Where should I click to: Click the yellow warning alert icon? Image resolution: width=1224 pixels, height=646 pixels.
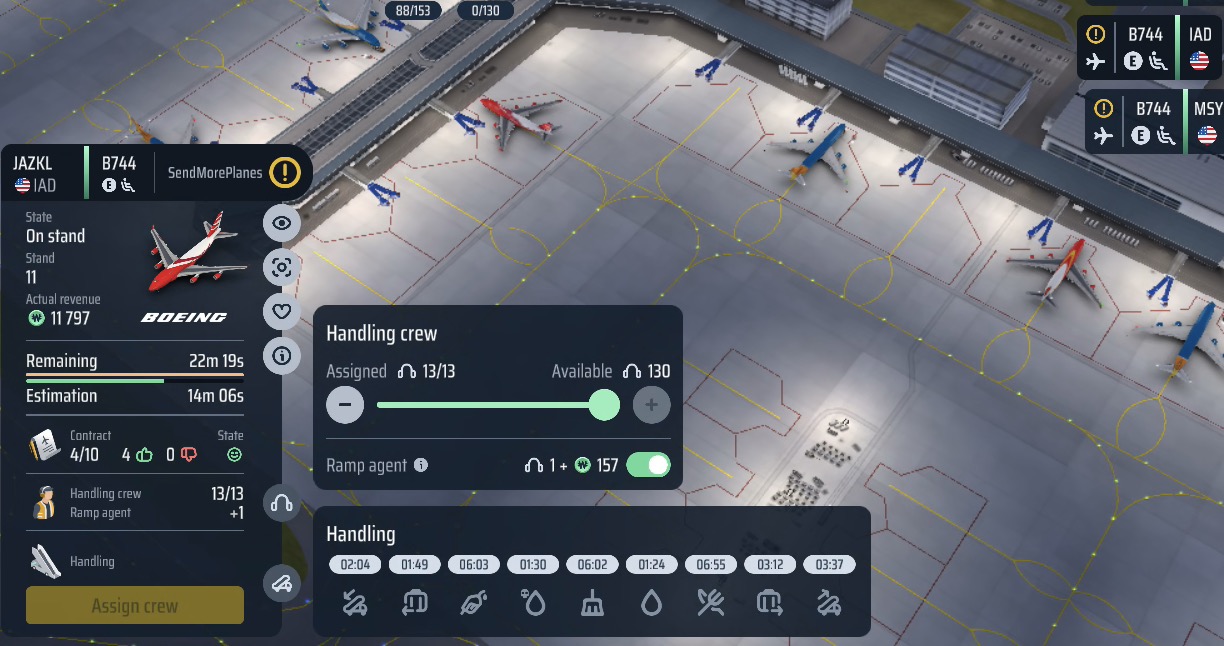pyautogui.click(x=284, y=172)
